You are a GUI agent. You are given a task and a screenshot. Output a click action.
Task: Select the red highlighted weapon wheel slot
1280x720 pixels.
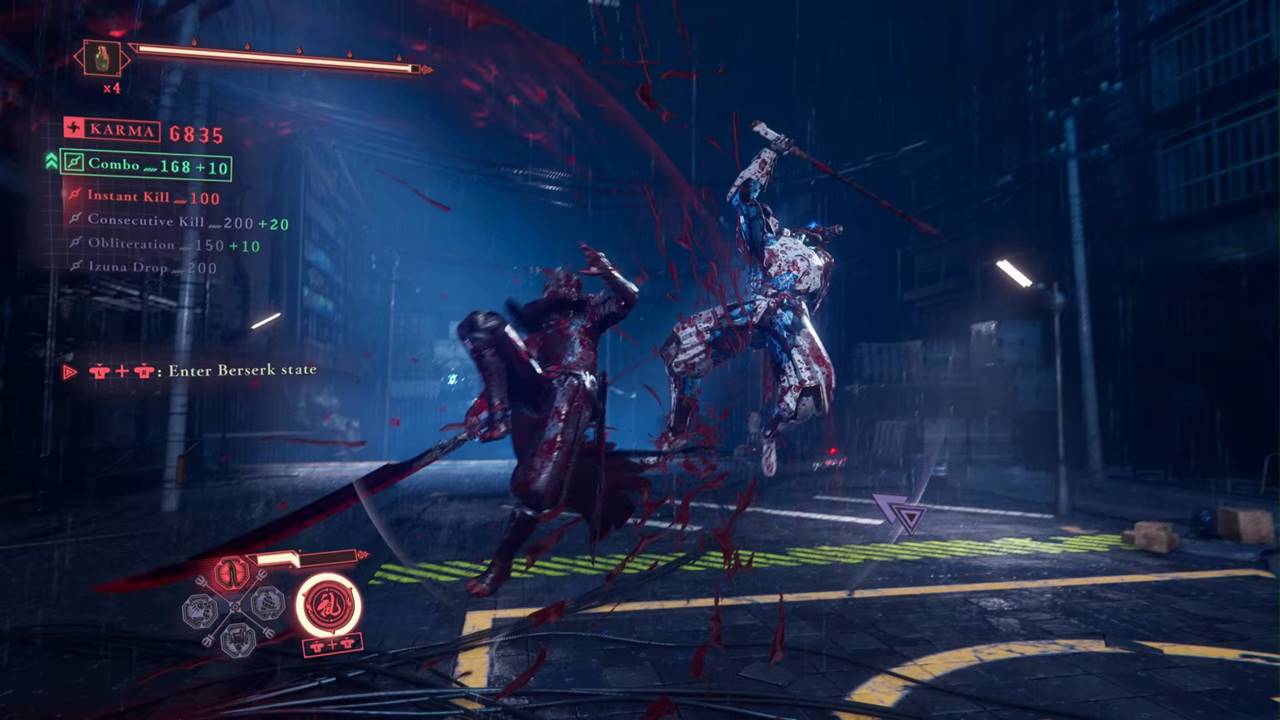coord(231,573)
